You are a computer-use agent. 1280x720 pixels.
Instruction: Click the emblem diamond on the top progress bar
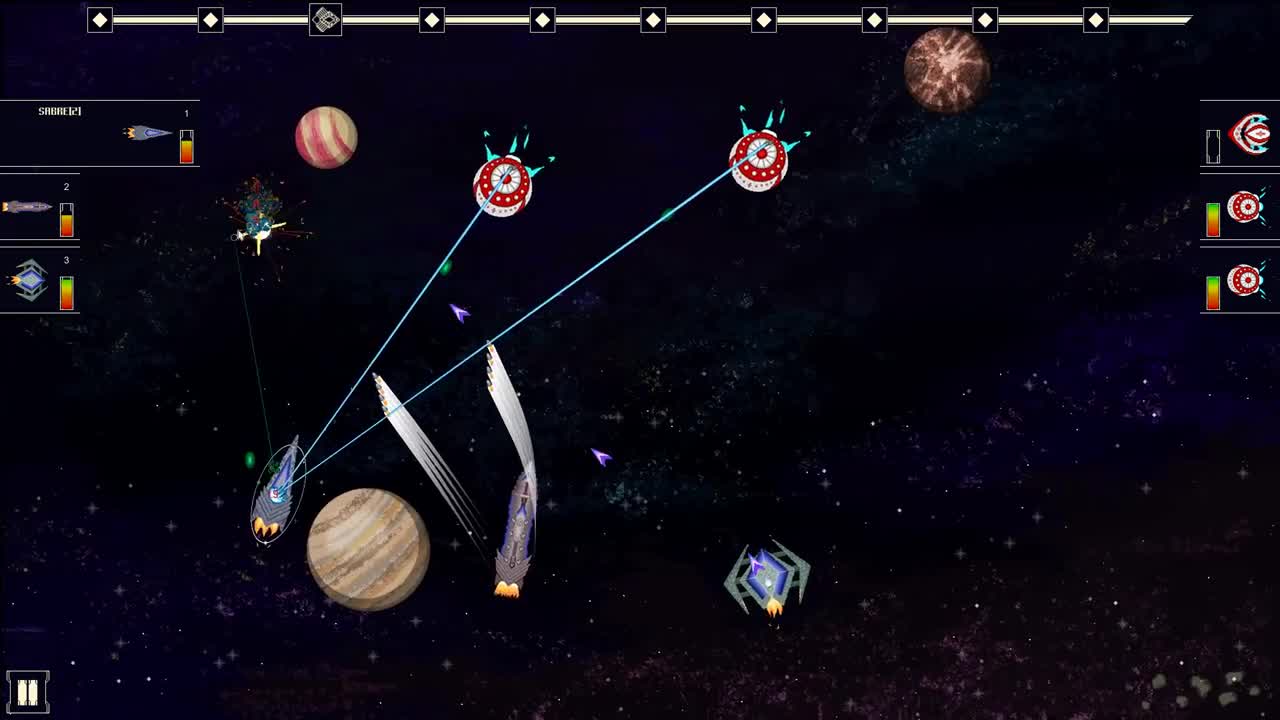(327, 17)
